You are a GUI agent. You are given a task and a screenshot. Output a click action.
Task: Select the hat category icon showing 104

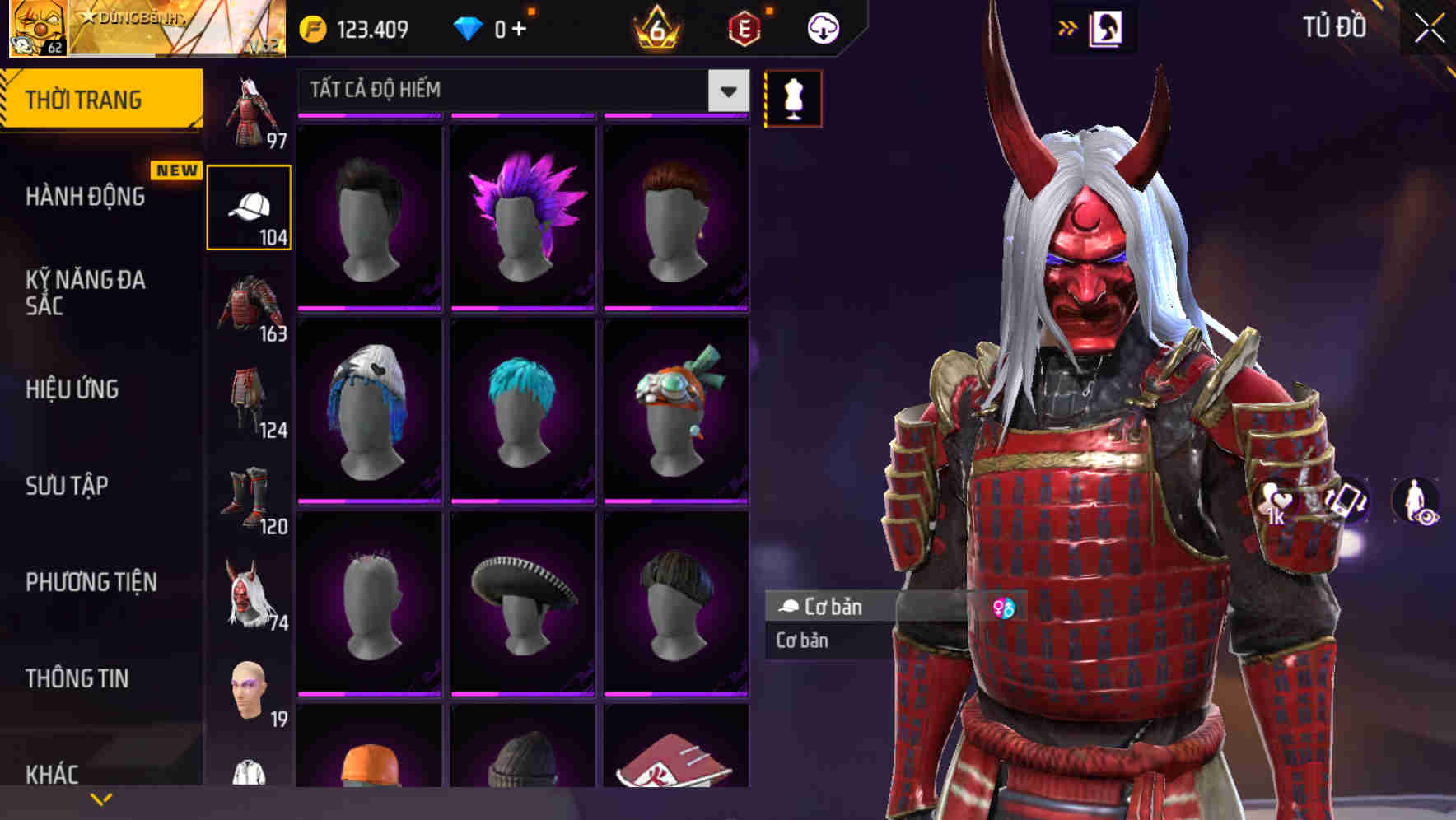tap(250, 206)
